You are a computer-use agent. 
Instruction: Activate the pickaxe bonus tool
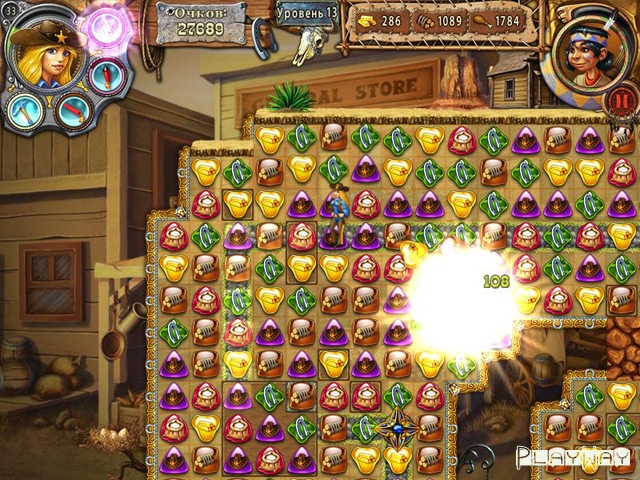23,109
